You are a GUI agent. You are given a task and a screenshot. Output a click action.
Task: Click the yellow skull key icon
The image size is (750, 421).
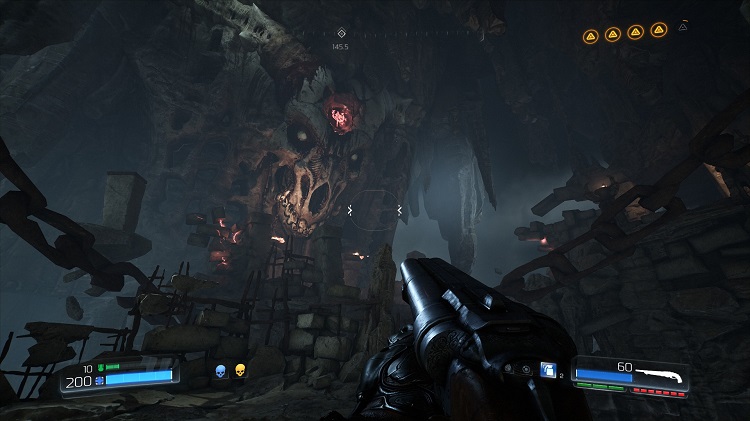point(240,372)
